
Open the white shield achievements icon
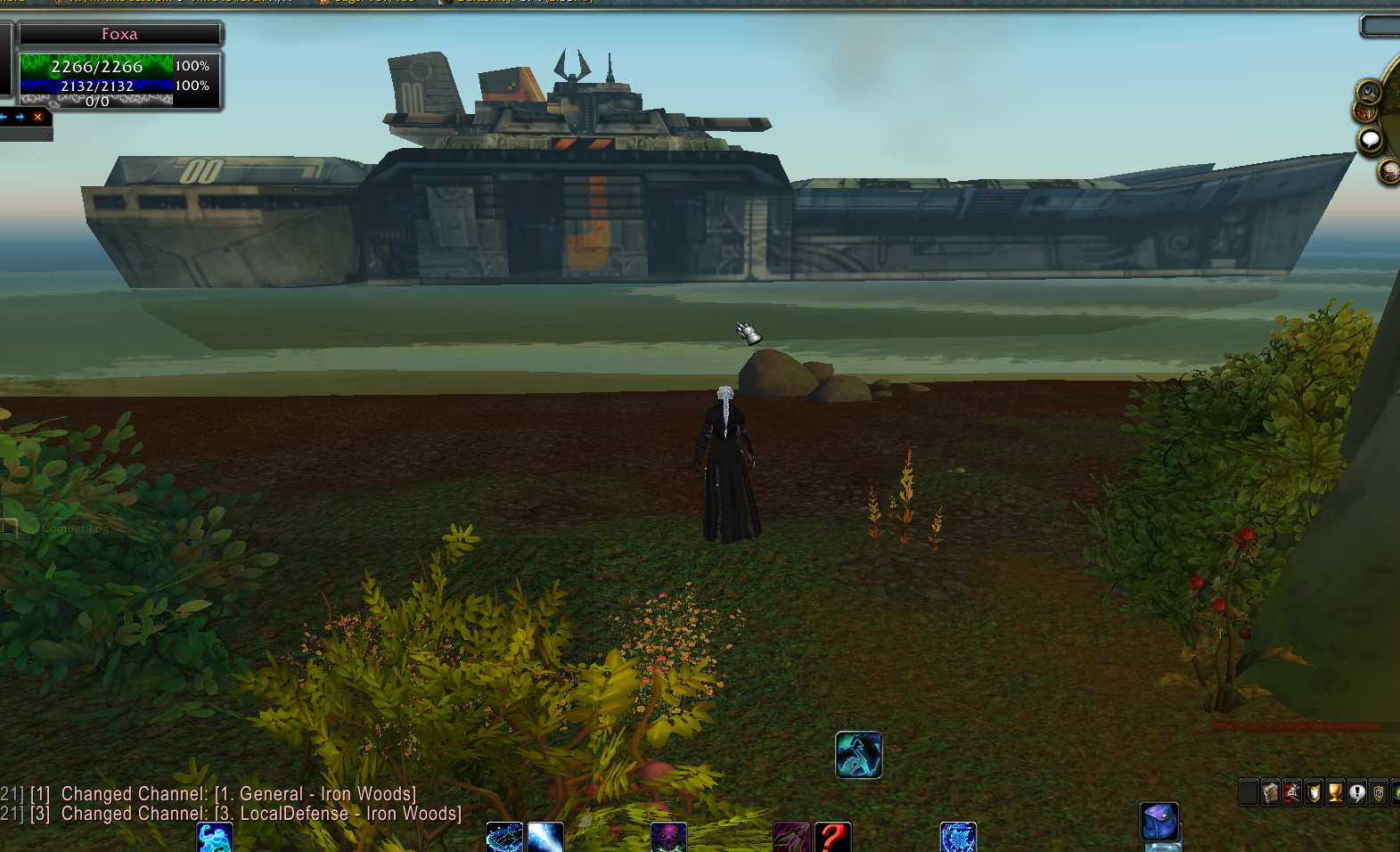pos(1314,791)
